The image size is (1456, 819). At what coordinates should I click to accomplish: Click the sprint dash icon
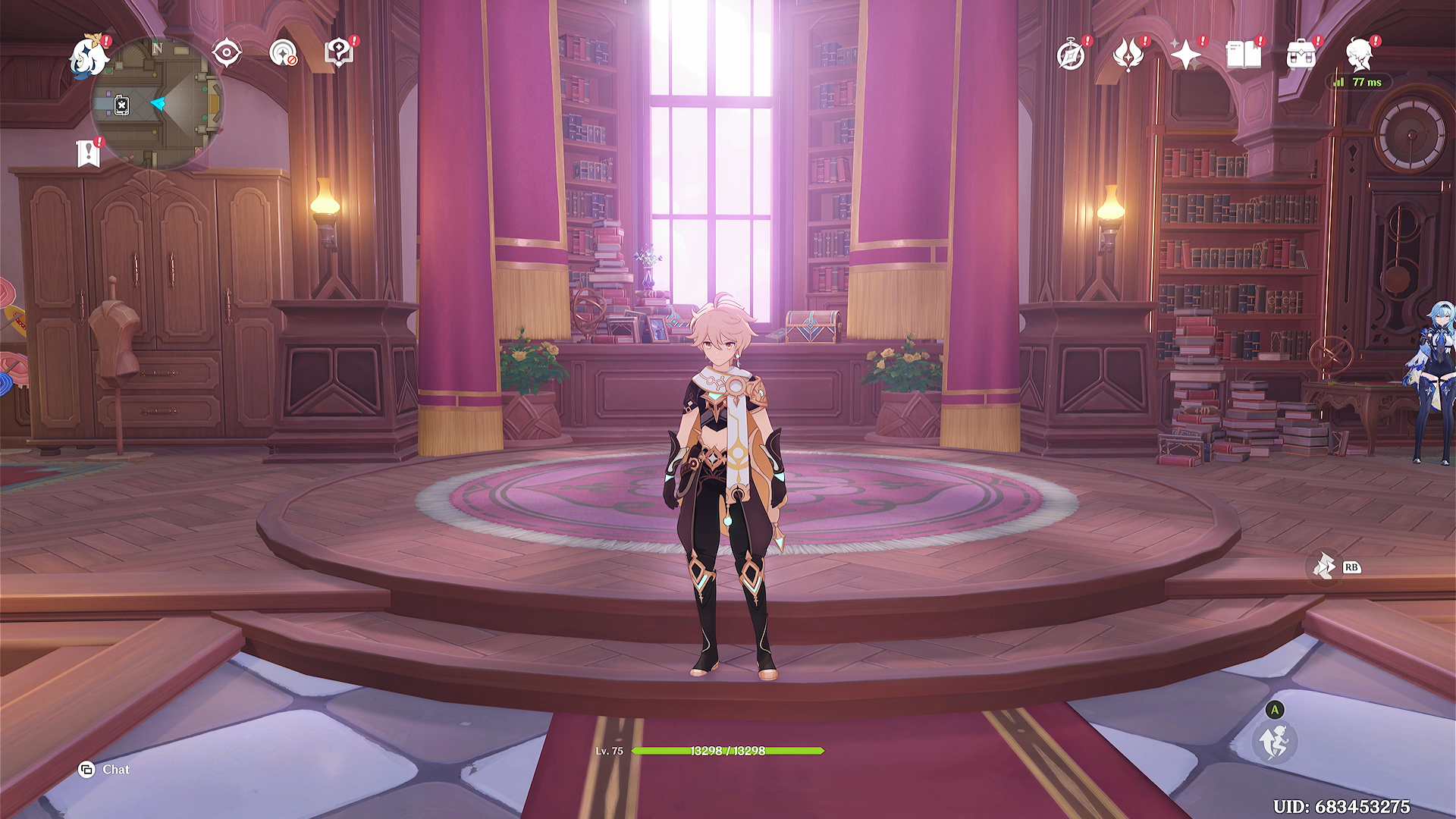pos(1325,566)
